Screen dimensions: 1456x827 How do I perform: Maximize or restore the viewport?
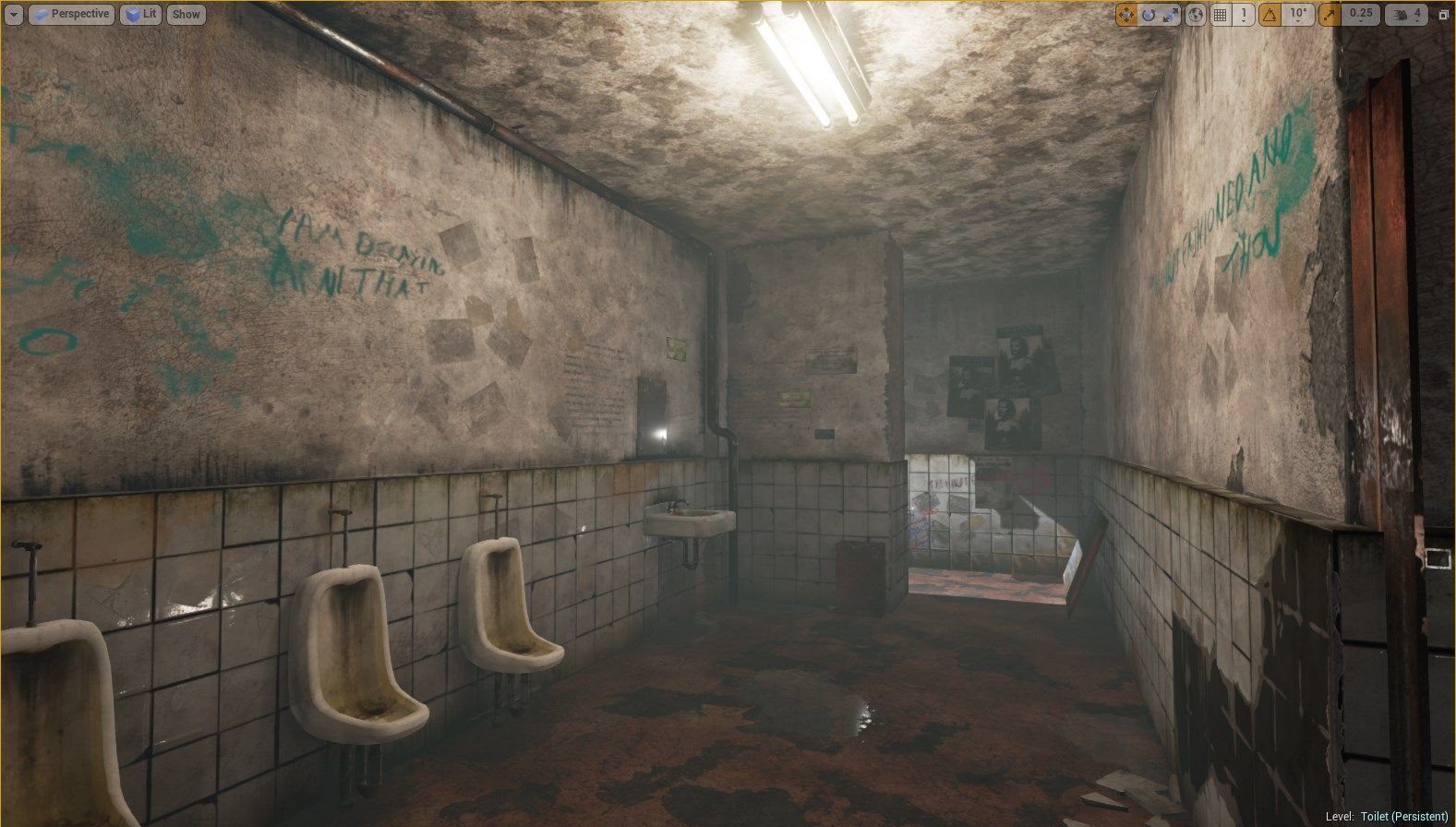pyautogui.click(x=1444, y=15)
